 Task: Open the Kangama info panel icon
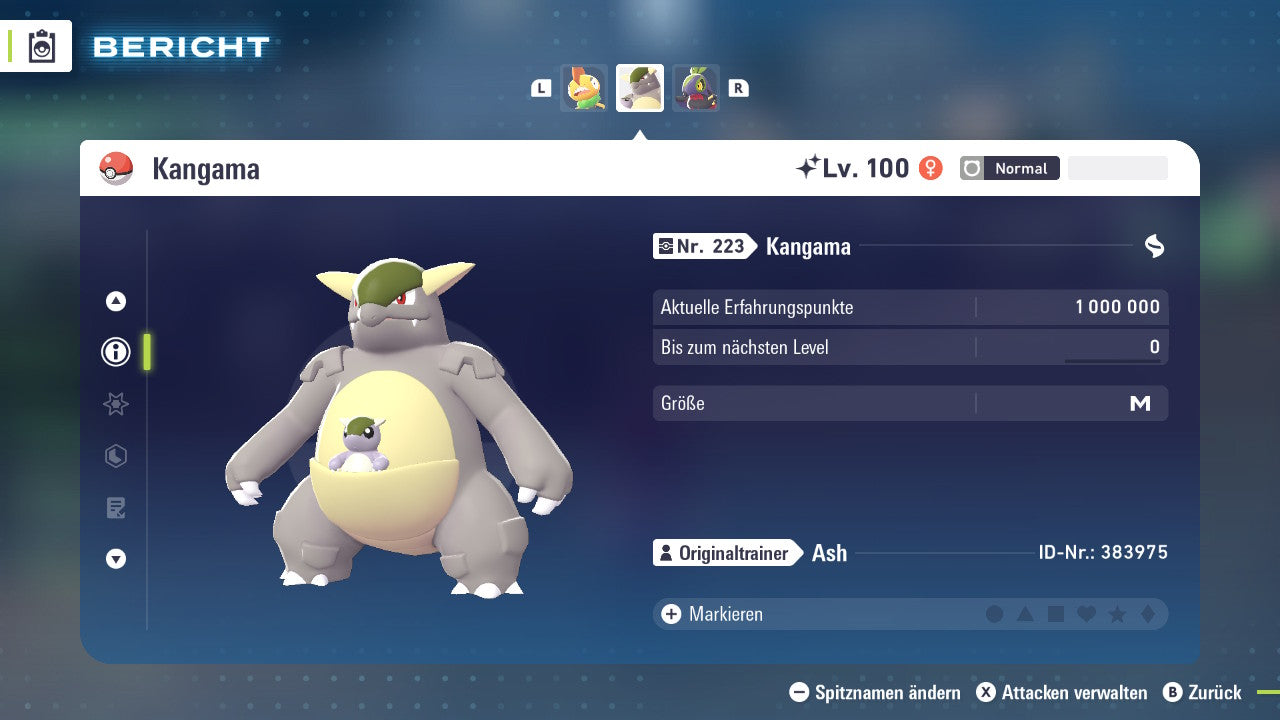coord(115,352)
